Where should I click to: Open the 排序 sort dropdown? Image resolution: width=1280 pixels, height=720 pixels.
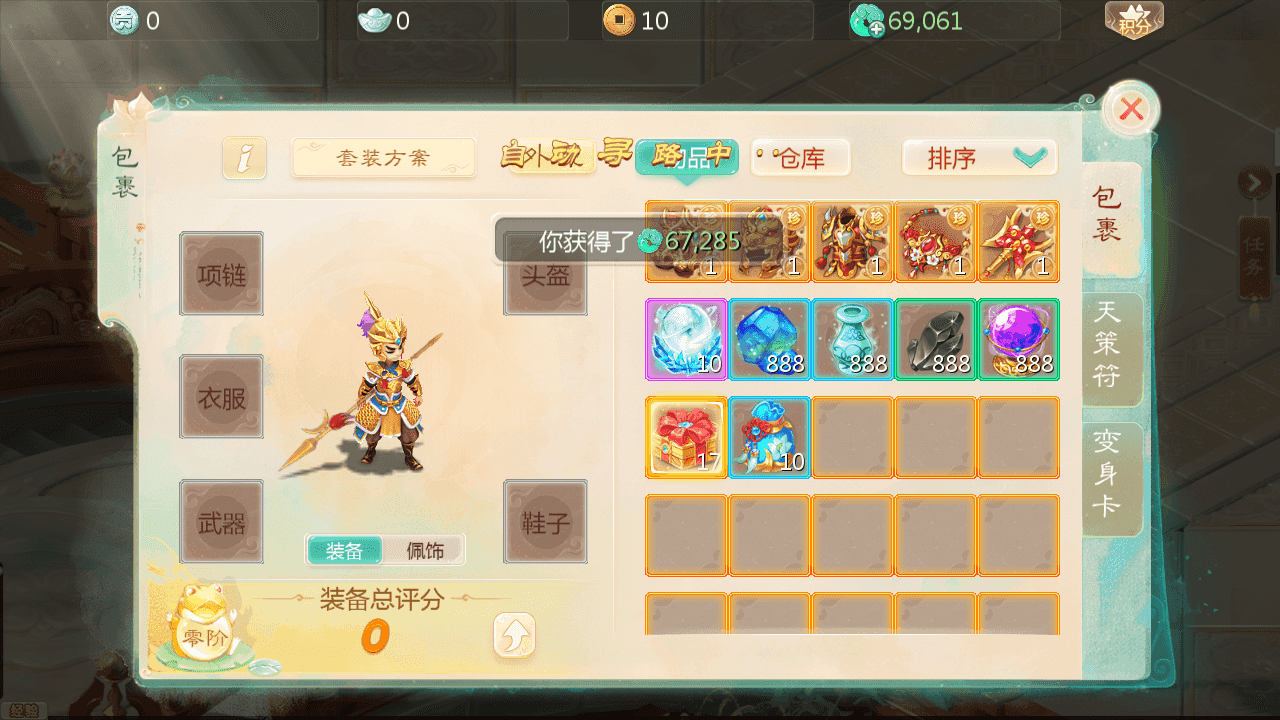978,157
